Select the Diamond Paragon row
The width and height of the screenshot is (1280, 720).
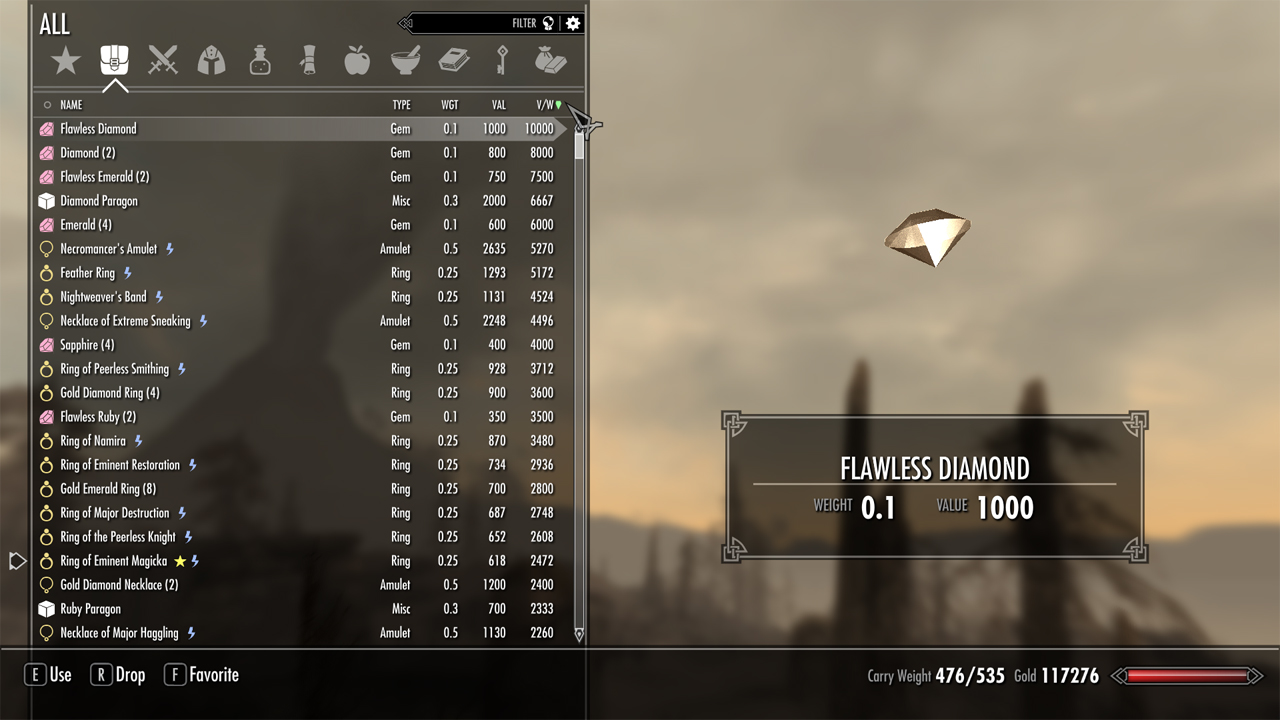[99, 201]
